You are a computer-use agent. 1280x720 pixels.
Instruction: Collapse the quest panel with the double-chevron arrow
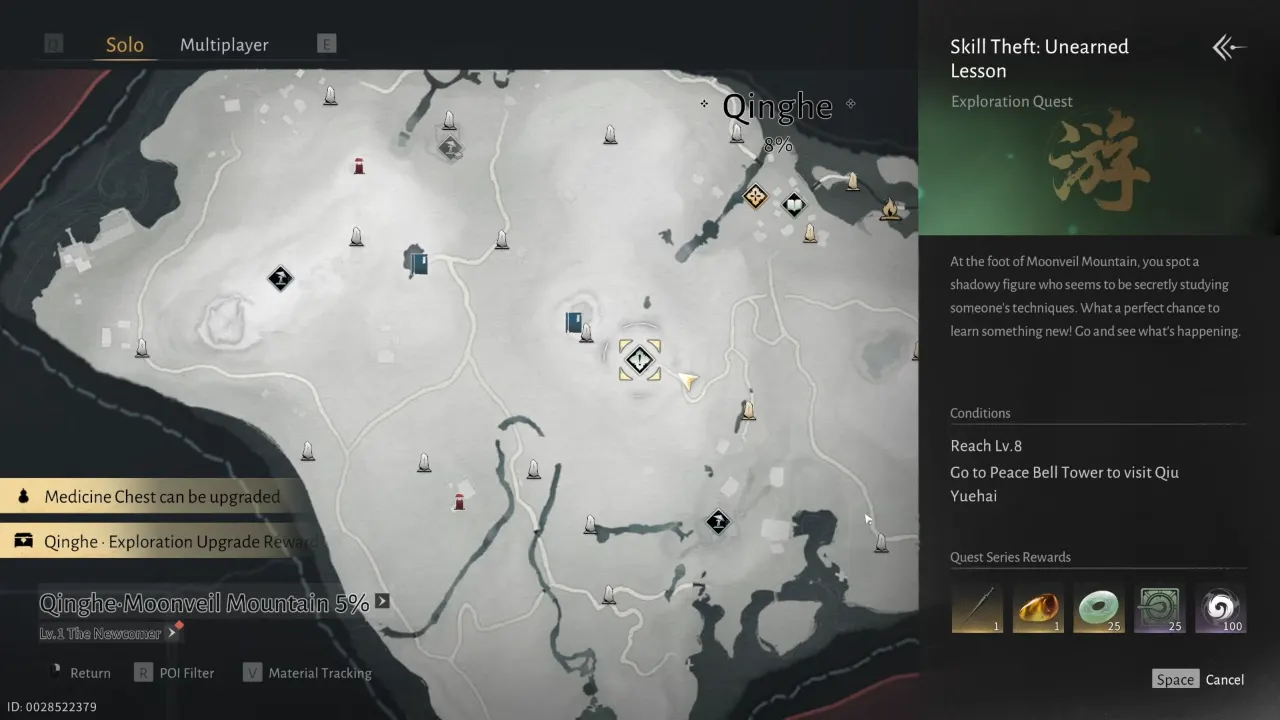[x=1228, y=47]
